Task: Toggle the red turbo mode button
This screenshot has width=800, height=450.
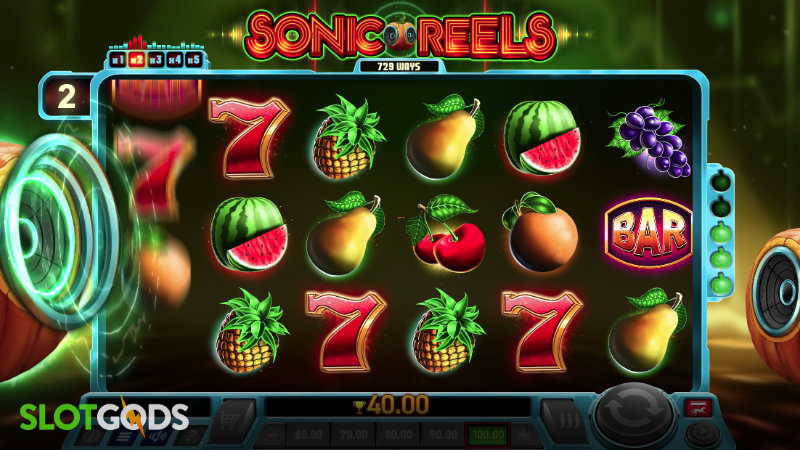Action: 698,406
